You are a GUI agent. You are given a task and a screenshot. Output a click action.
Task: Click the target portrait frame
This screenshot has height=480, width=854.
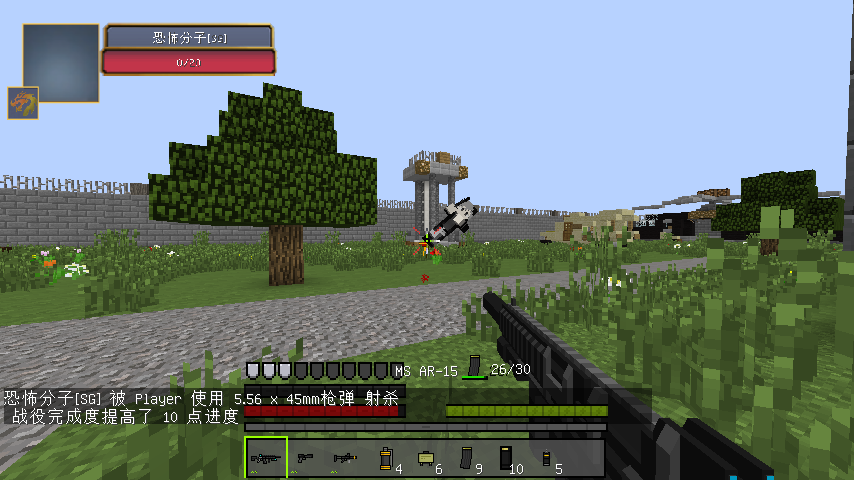61,63
